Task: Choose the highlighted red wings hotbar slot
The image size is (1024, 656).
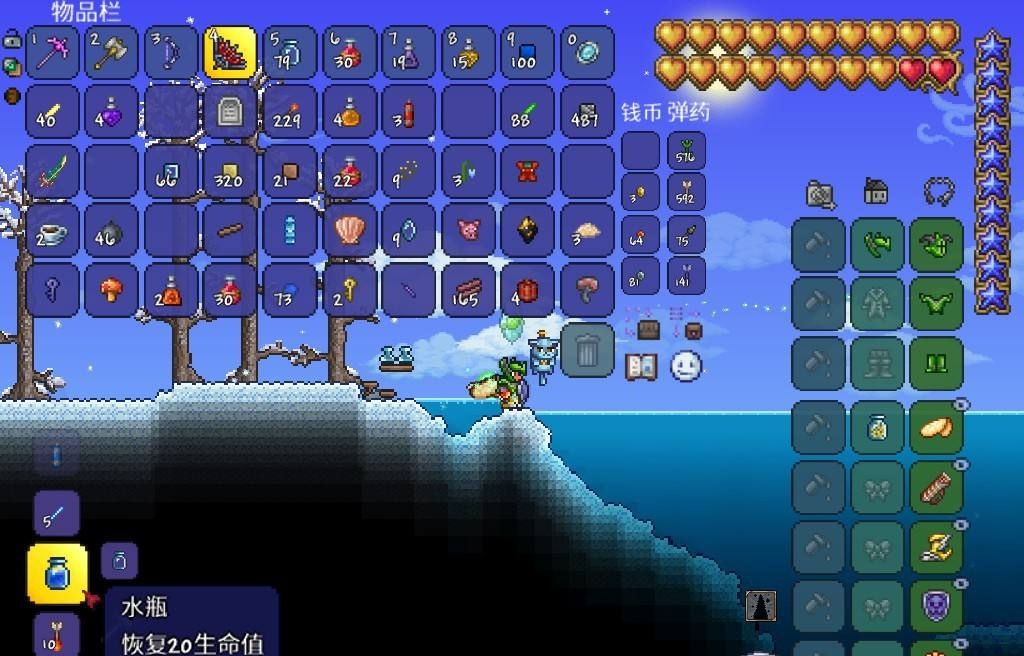Action: coord(230,53)
